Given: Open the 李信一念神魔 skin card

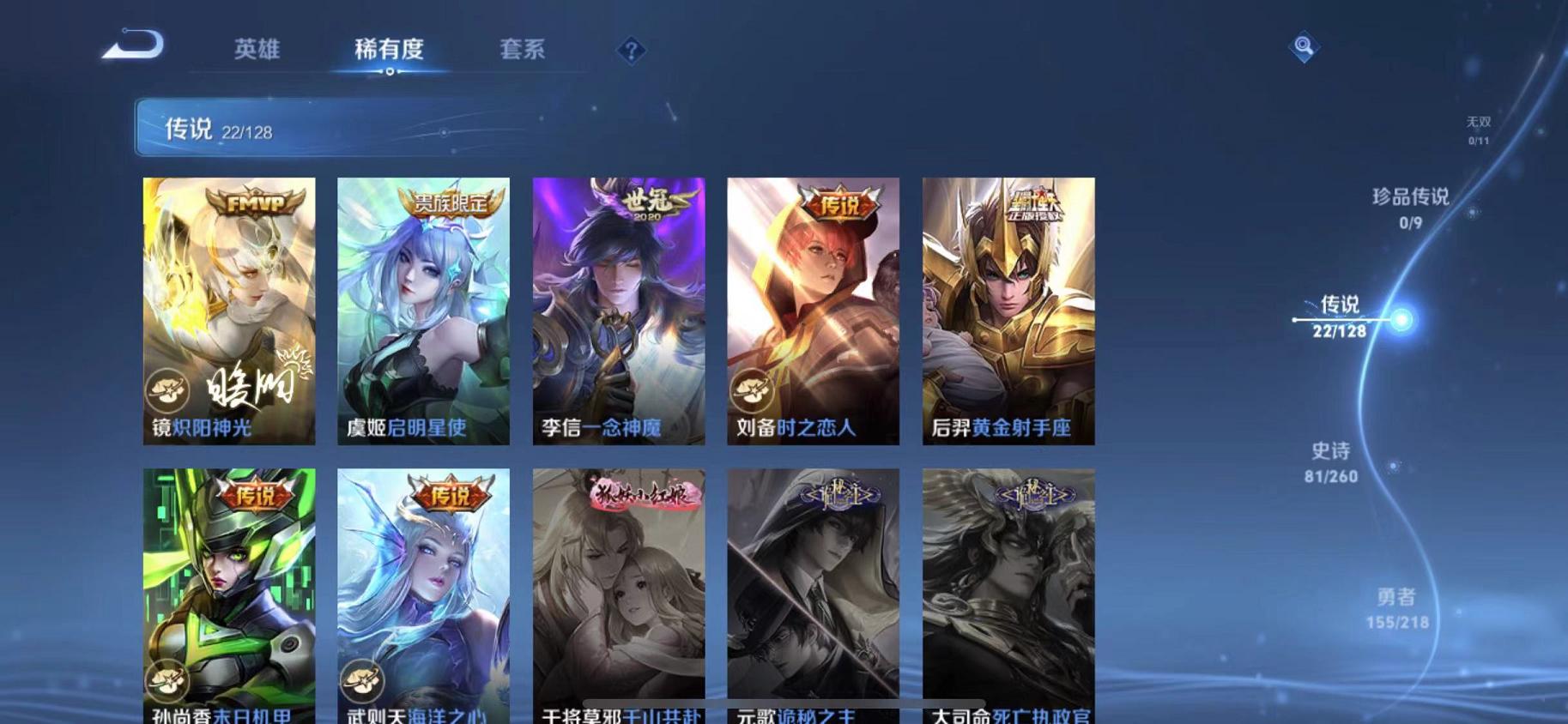Looking at the screenshot, I should pos(617,309).
